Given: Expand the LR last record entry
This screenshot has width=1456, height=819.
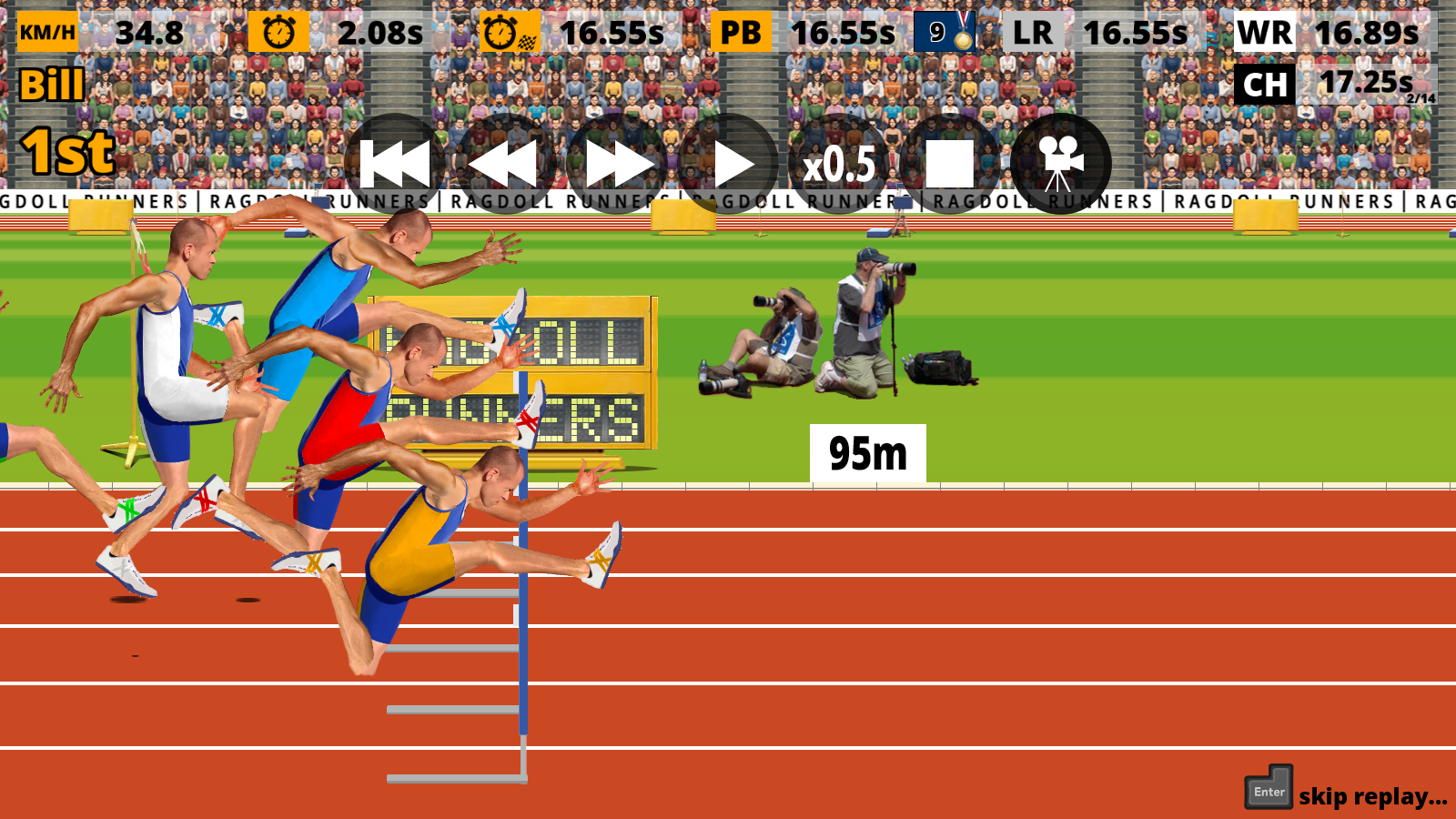Looking at the screenshot, I should (1034, 31).
